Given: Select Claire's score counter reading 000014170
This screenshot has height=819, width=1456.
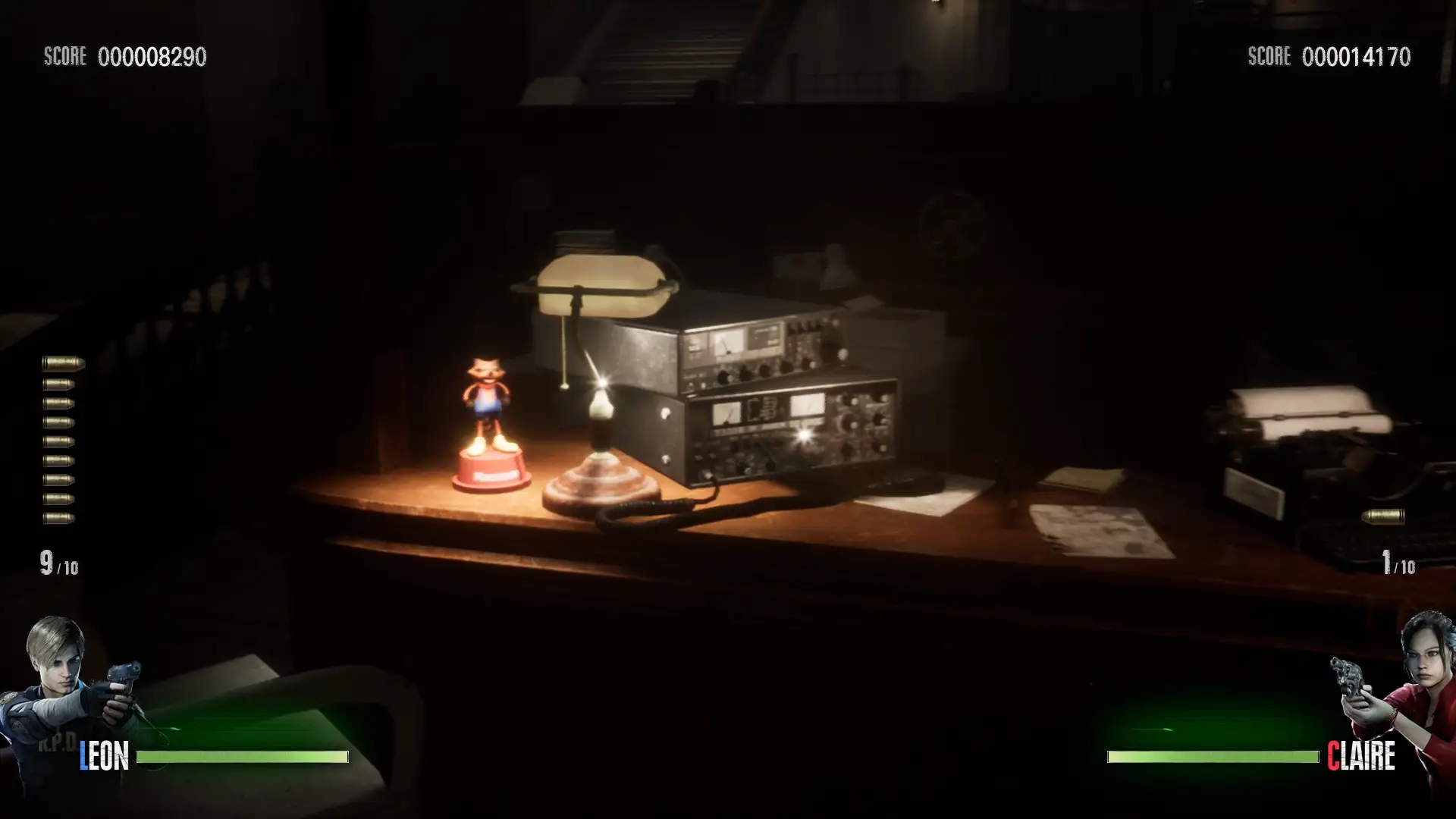Looking at the screenshot, I should pos(1355,55).
